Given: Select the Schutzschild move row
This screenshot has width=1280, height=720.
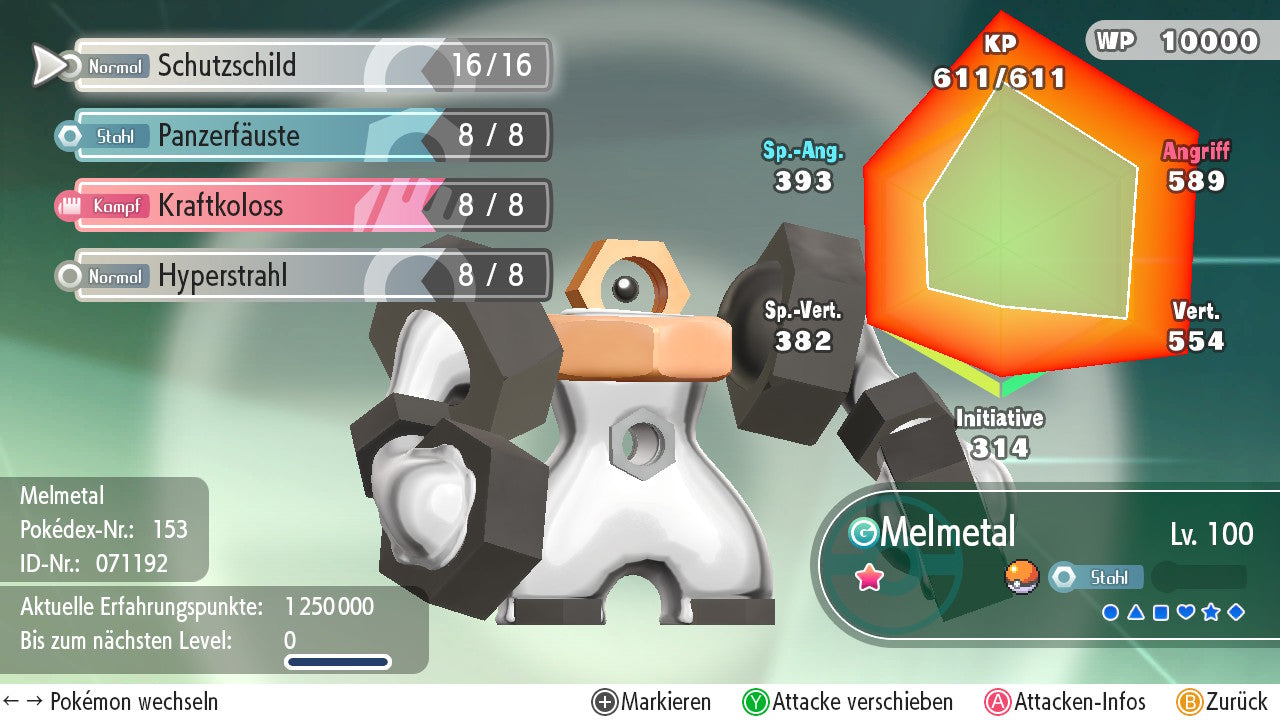Looking at the screenshot, I should tap(310, 66).
